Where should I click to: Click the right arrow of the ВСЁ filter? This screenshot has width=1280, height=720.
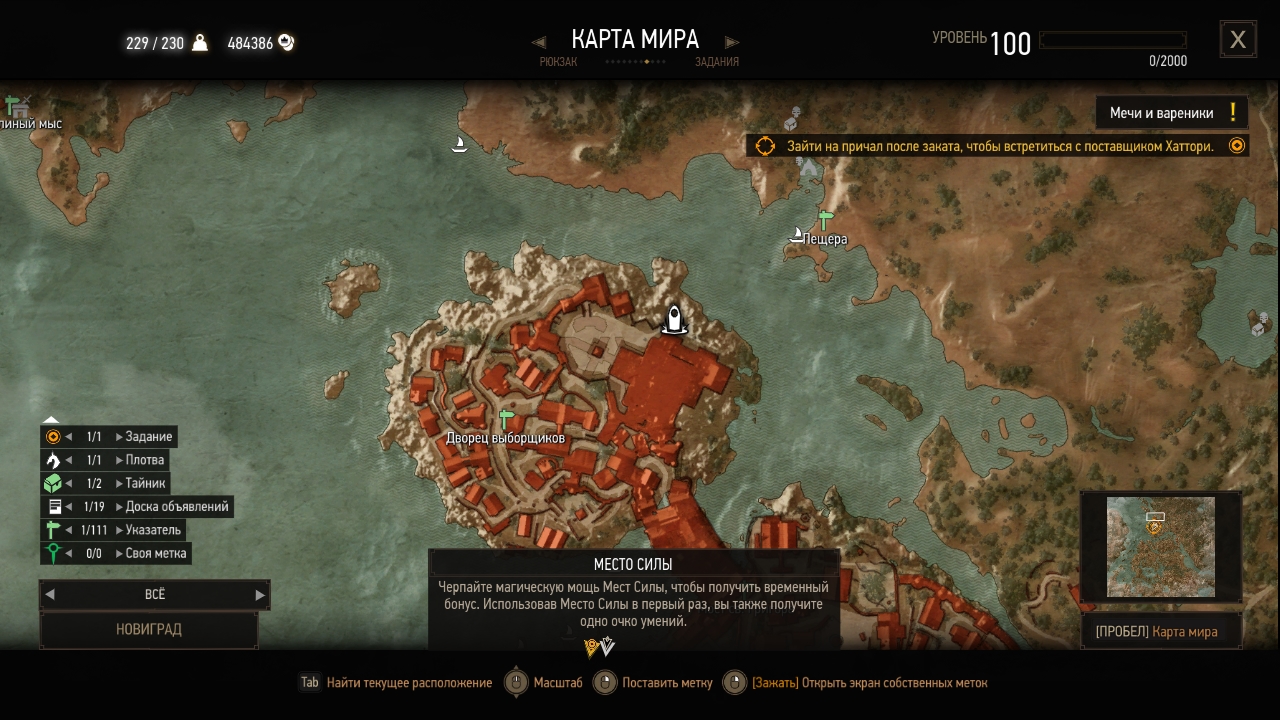pos(260,594)
